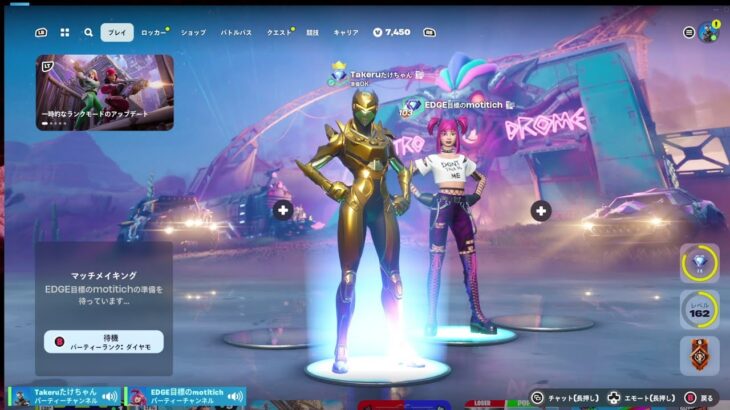Toggle EDGE目標のmotitich's party channel speaker

pos(234,397)
